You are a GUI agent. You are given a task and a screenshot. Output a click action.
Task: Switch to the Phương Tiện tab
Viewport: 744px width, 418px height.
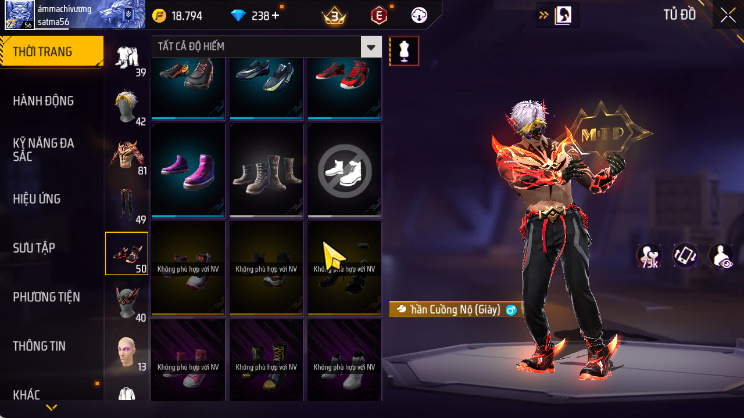coord(46,297)
